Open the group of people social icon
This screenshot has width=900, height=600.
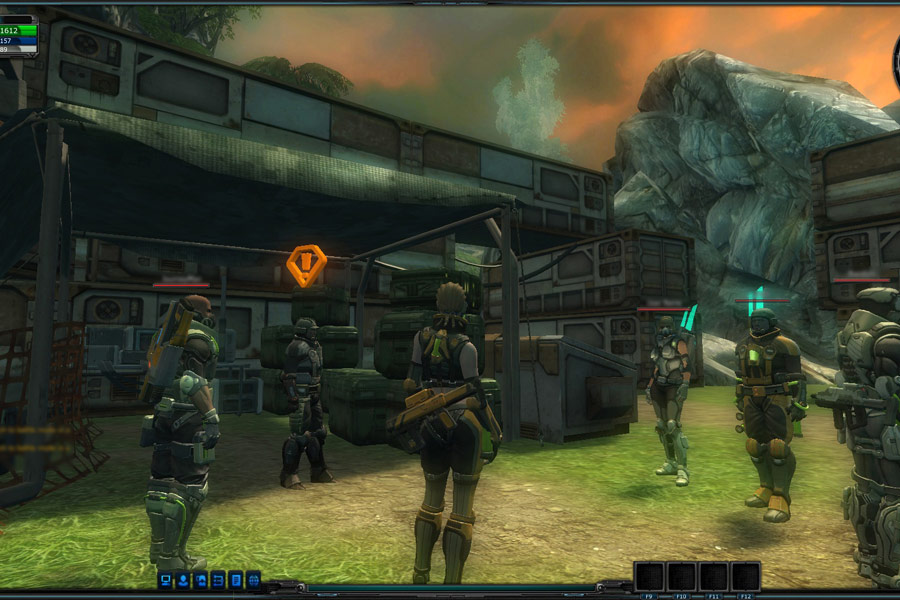[x=201, y=579]
